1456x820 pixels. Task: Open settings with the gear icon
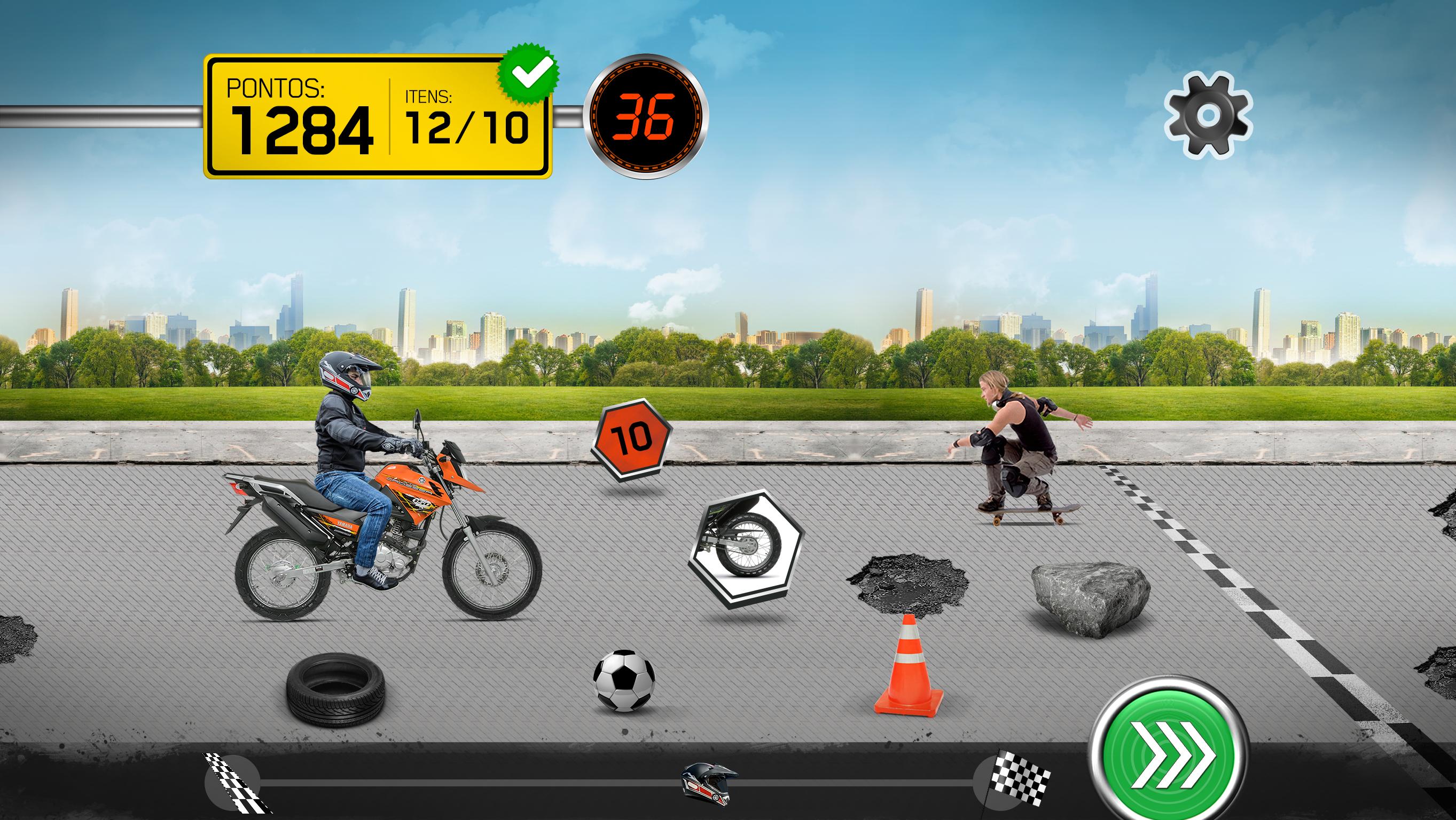click(1208, 116)
